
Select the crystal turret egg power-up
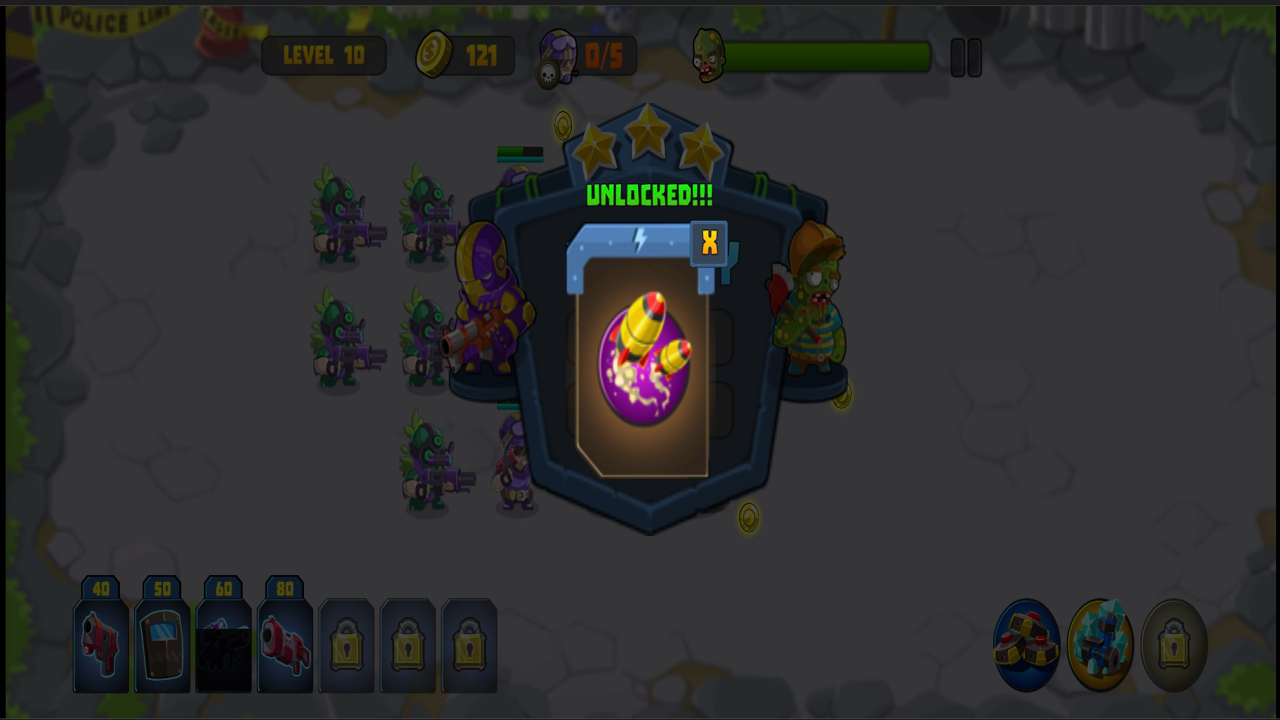1100,645
